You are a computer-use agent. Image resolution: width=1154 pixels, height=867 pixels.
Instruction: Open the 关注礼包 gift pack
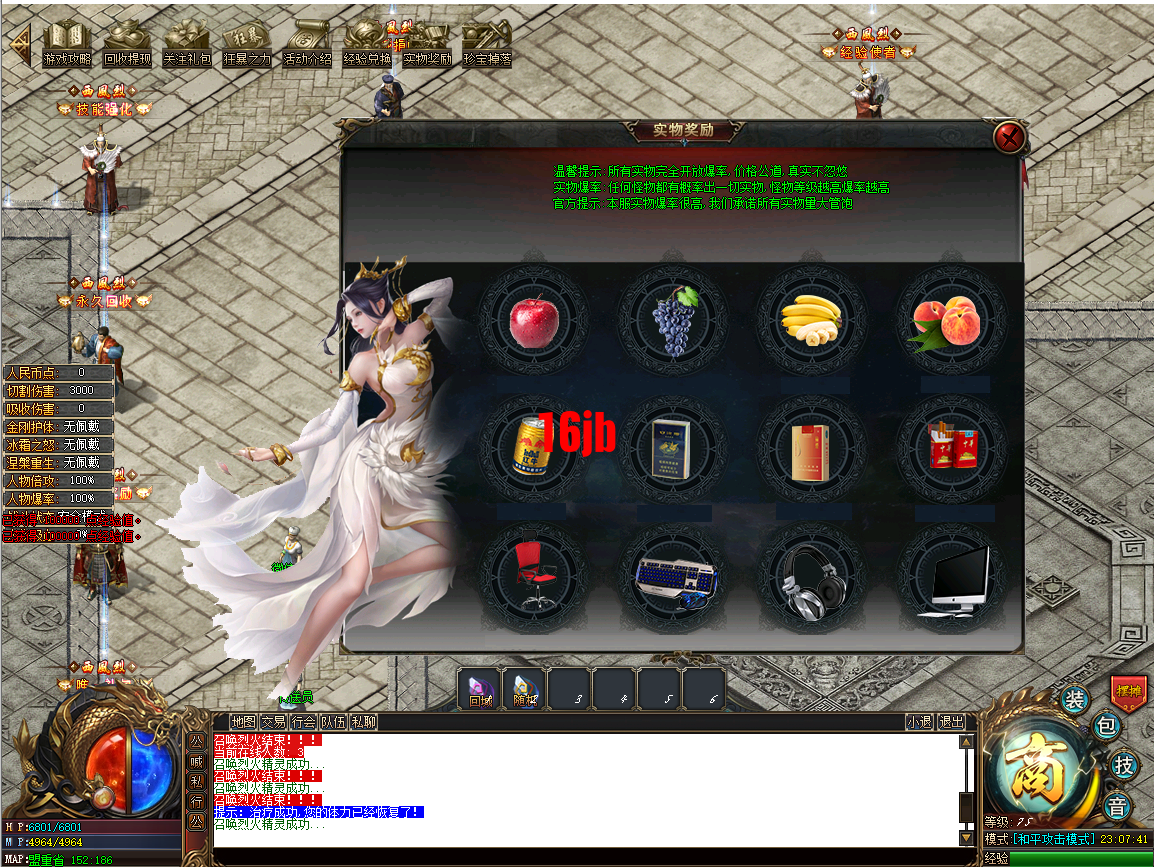tap(187, 46)
